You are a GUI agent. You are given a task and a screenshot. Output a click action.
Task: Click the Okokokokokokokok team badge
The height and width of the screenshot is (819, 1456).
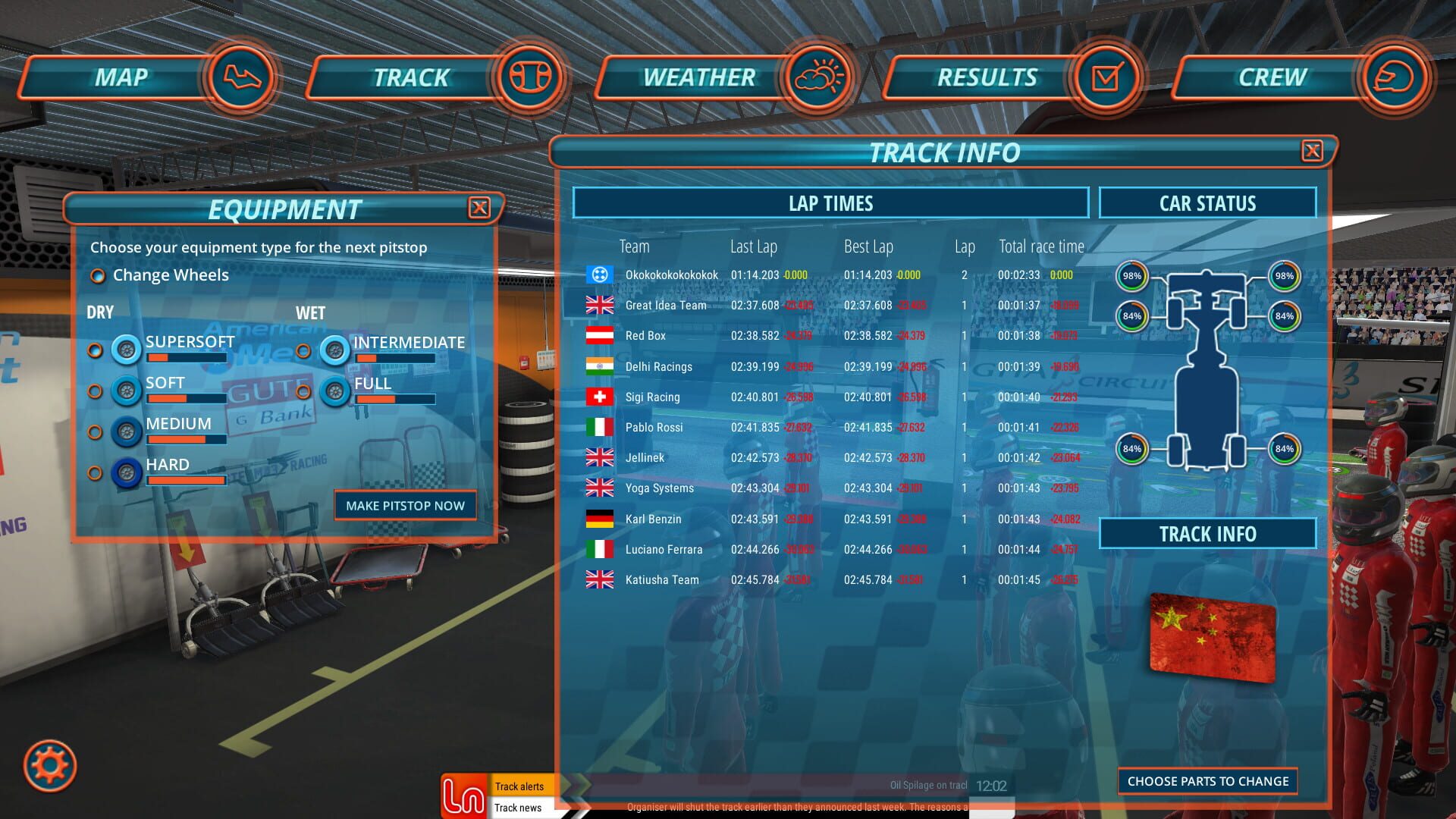[599, 275]
